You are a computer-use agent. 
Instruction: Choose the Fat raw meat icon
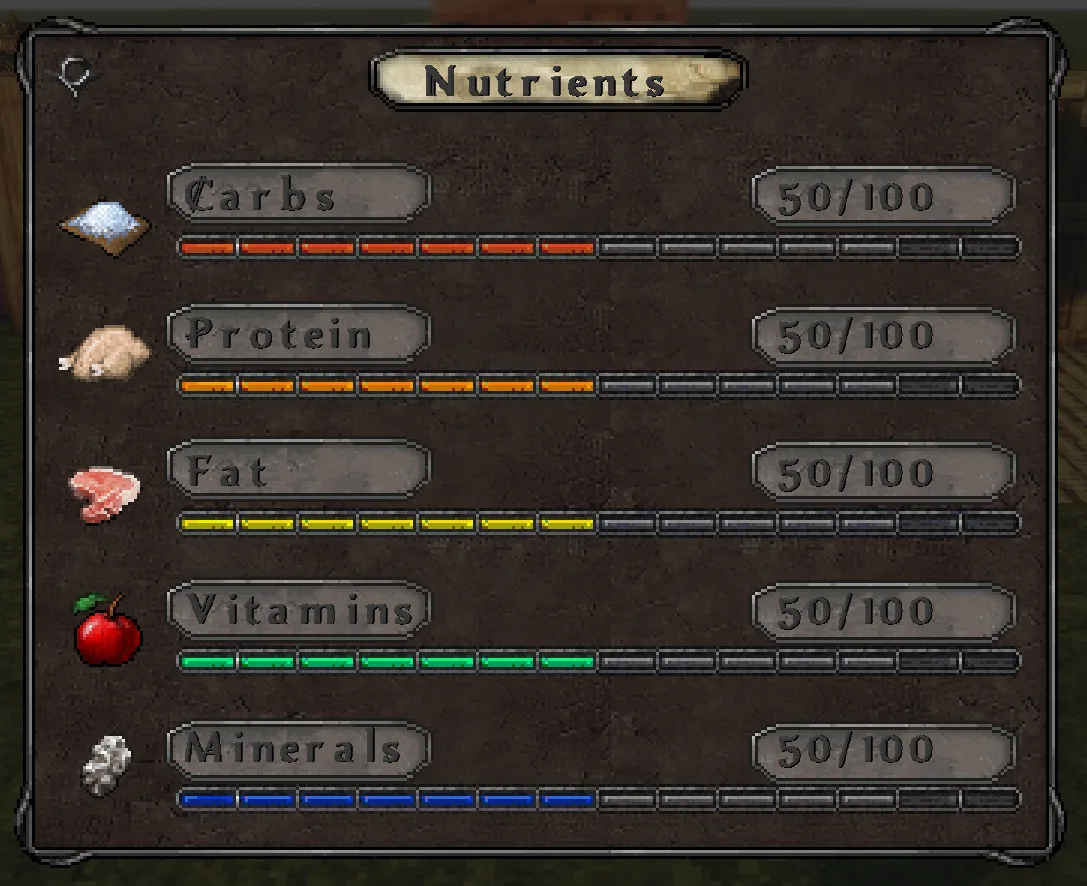pos(105,493)
